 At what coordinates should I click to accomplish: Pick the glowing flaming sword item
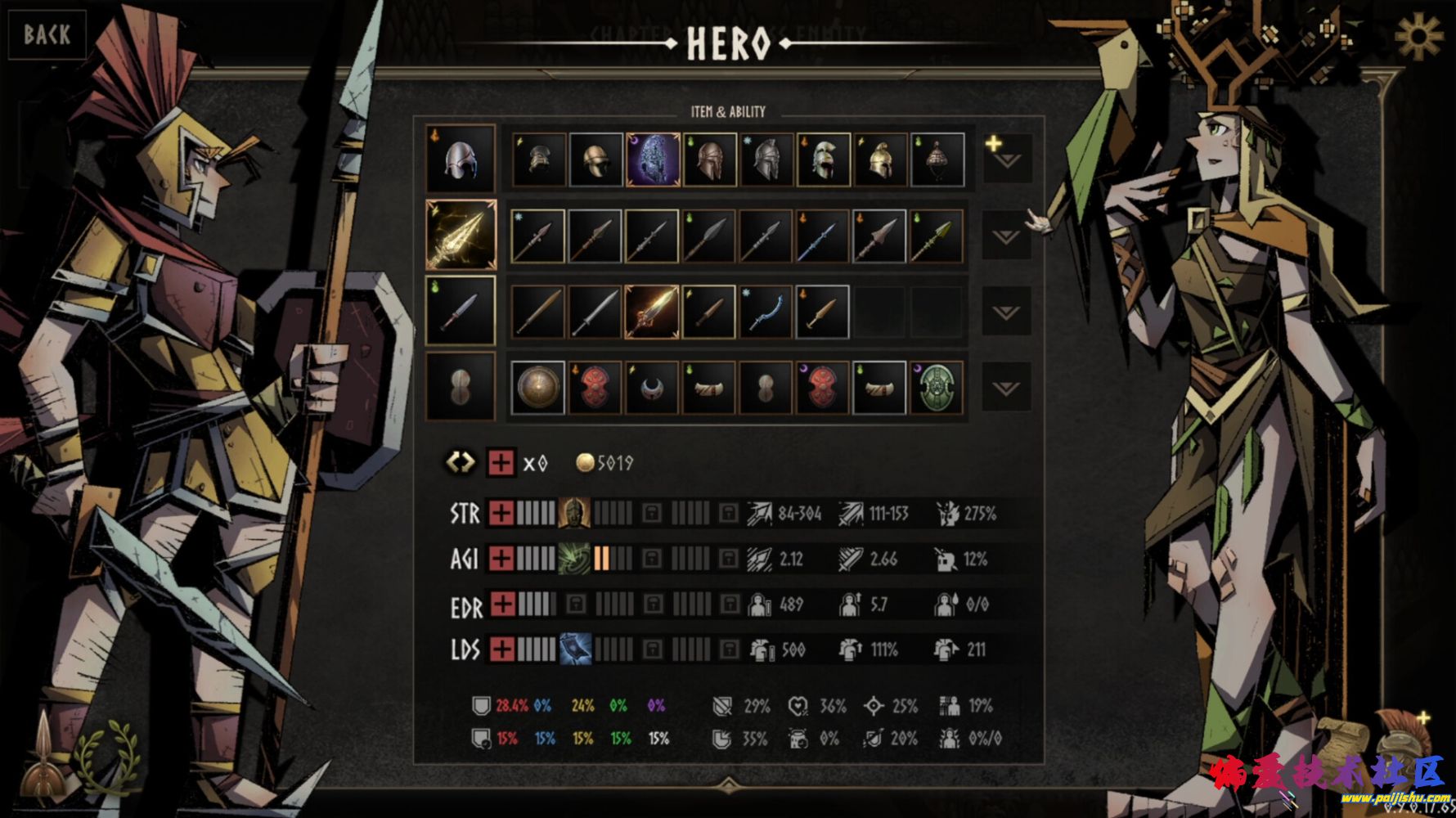point(652,312)
